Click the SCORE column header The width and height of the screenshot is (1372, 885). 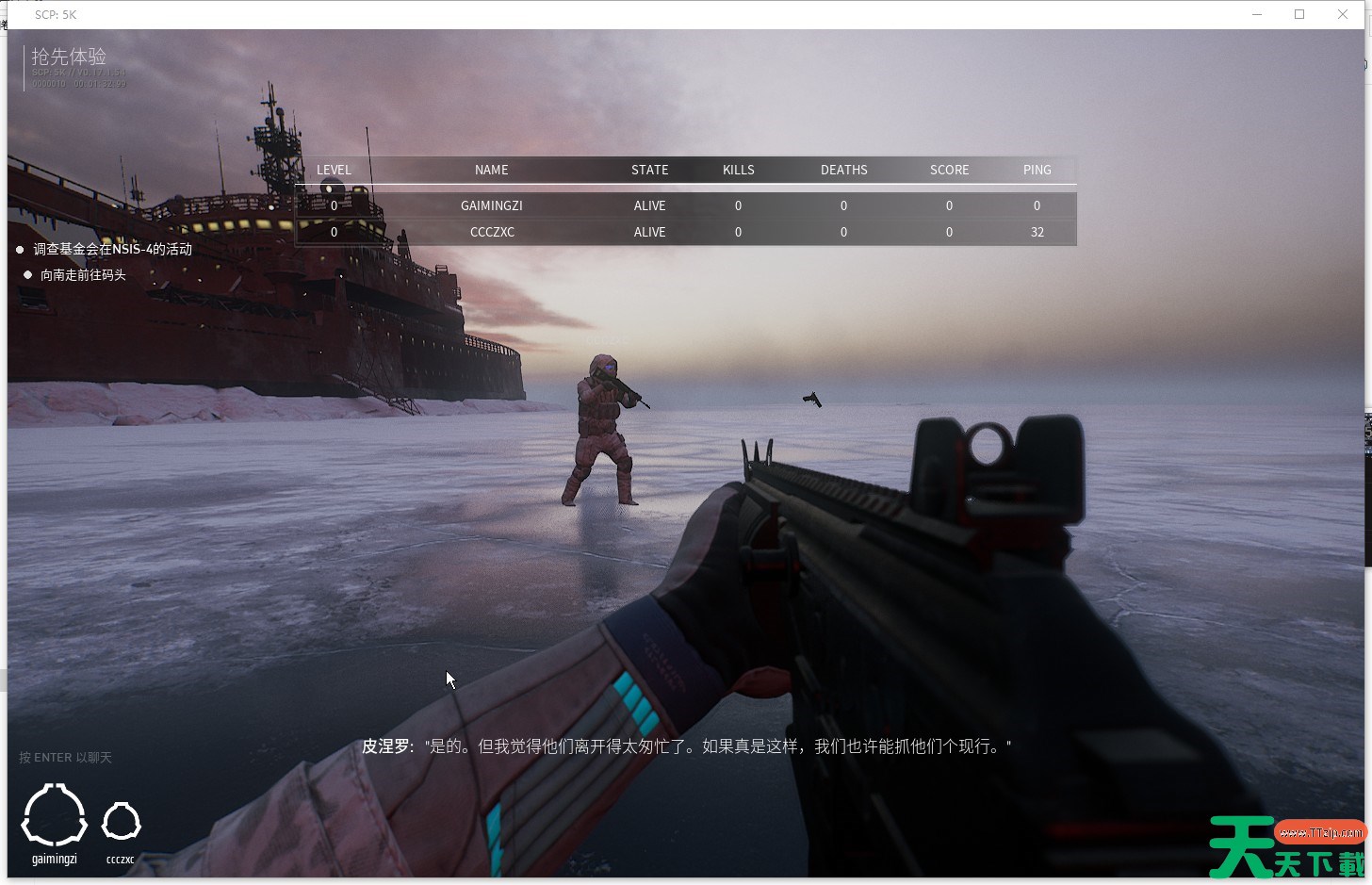pos(949,170)
